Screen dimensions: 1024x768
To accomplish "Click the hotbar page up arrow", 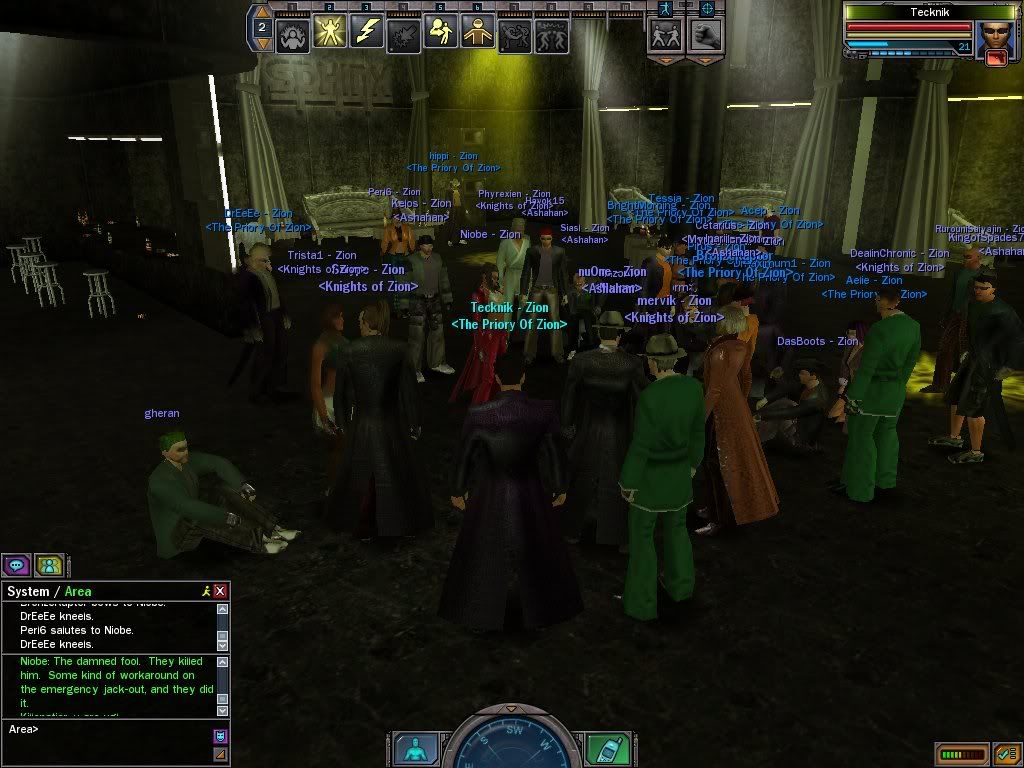I will pos(261,12).
